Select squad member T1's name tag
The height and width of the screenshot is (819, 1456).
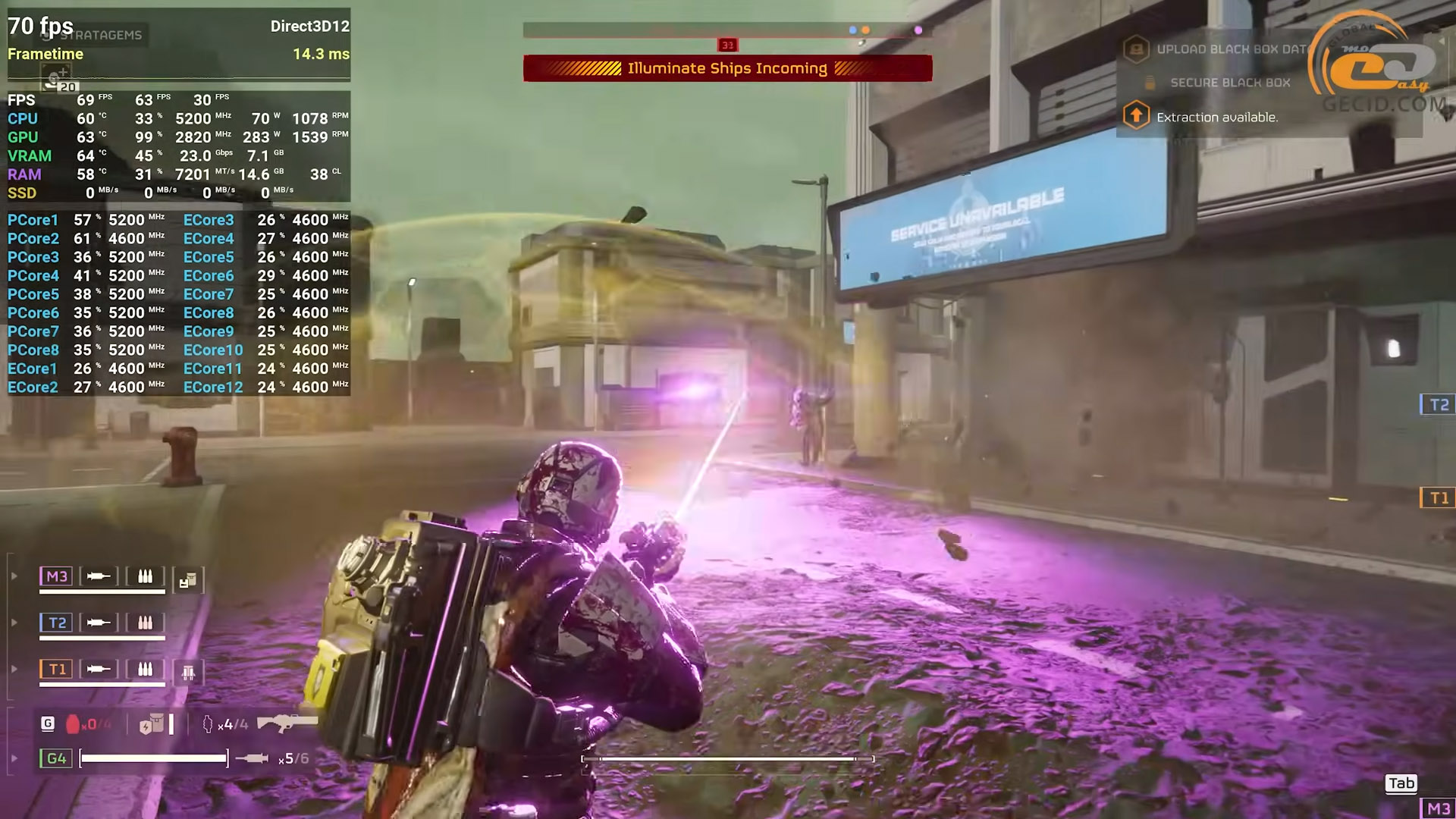pyautogui.click(x=56, y=669)
